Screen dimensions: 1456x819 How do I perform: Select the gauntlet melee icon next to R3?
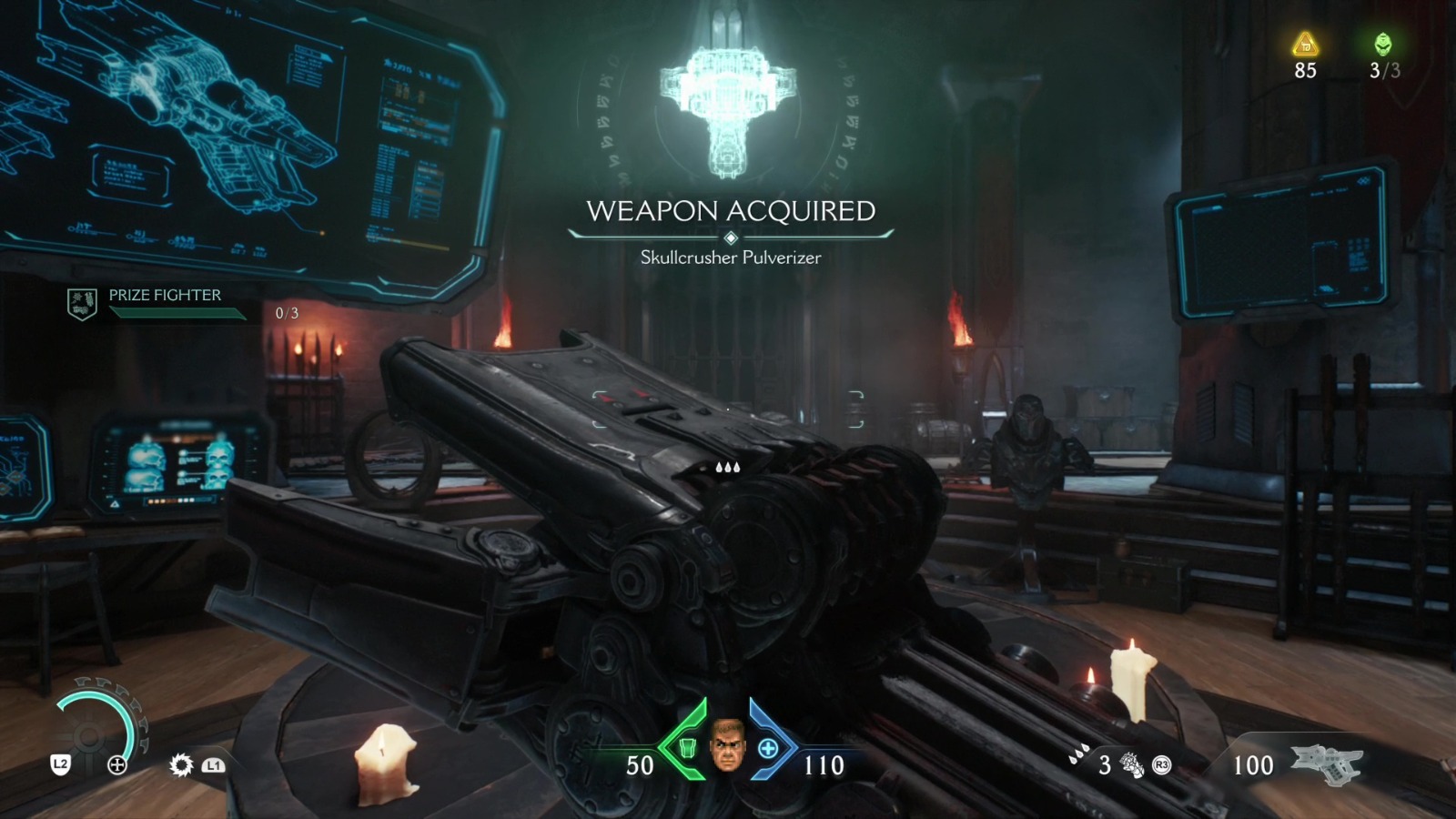tap(1129, 763)
